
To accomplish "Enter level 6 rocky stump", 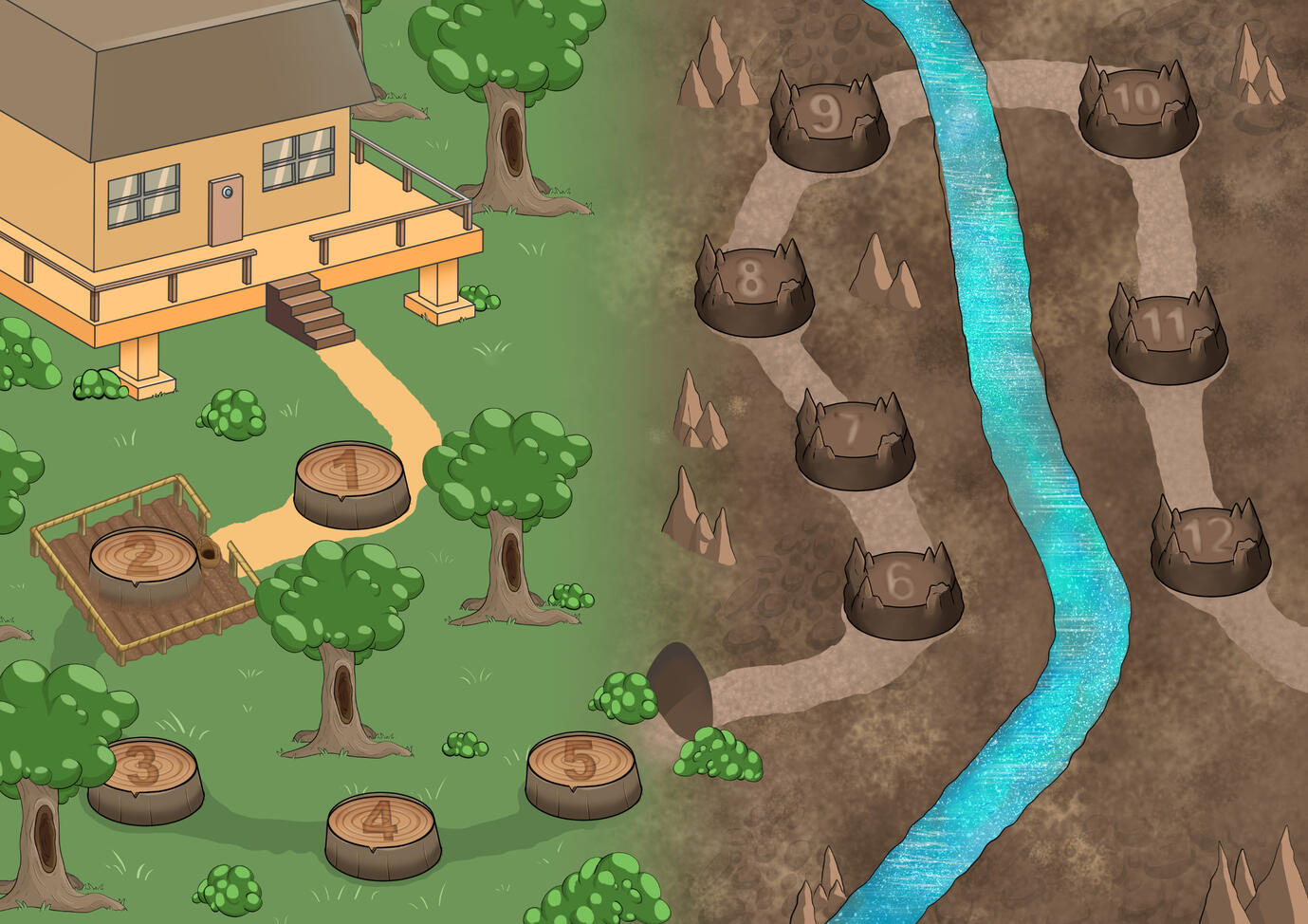I will 902,590.
